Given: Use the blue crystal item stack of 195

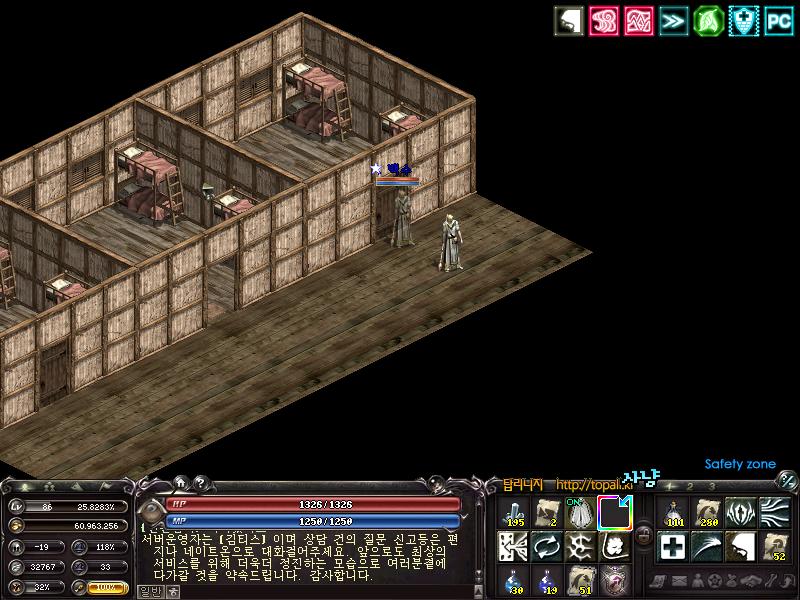Looking at the screenshot, I should coord(514,512).
